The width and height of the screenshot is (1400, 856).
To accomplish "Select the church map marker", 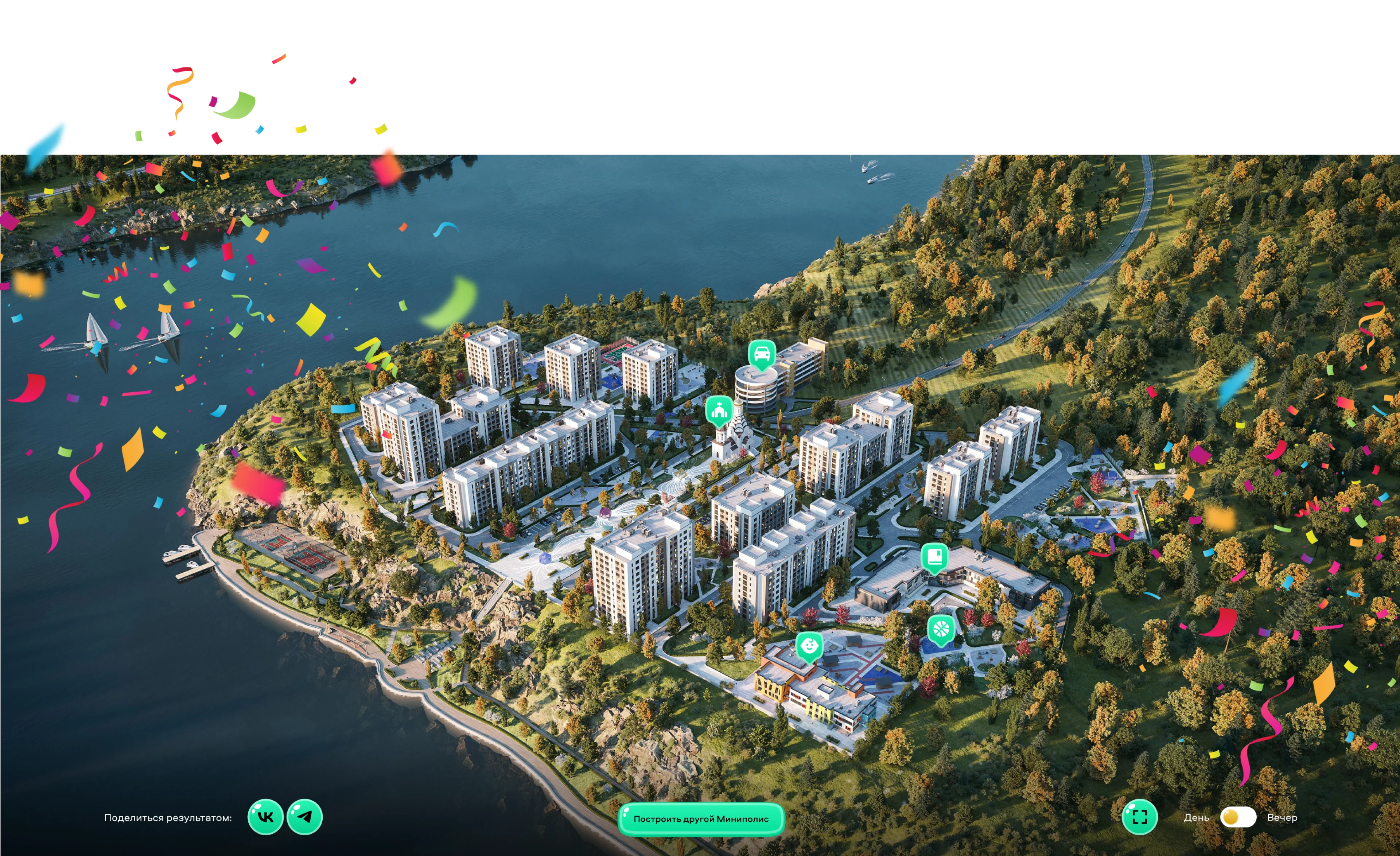I will click(719, 409).
